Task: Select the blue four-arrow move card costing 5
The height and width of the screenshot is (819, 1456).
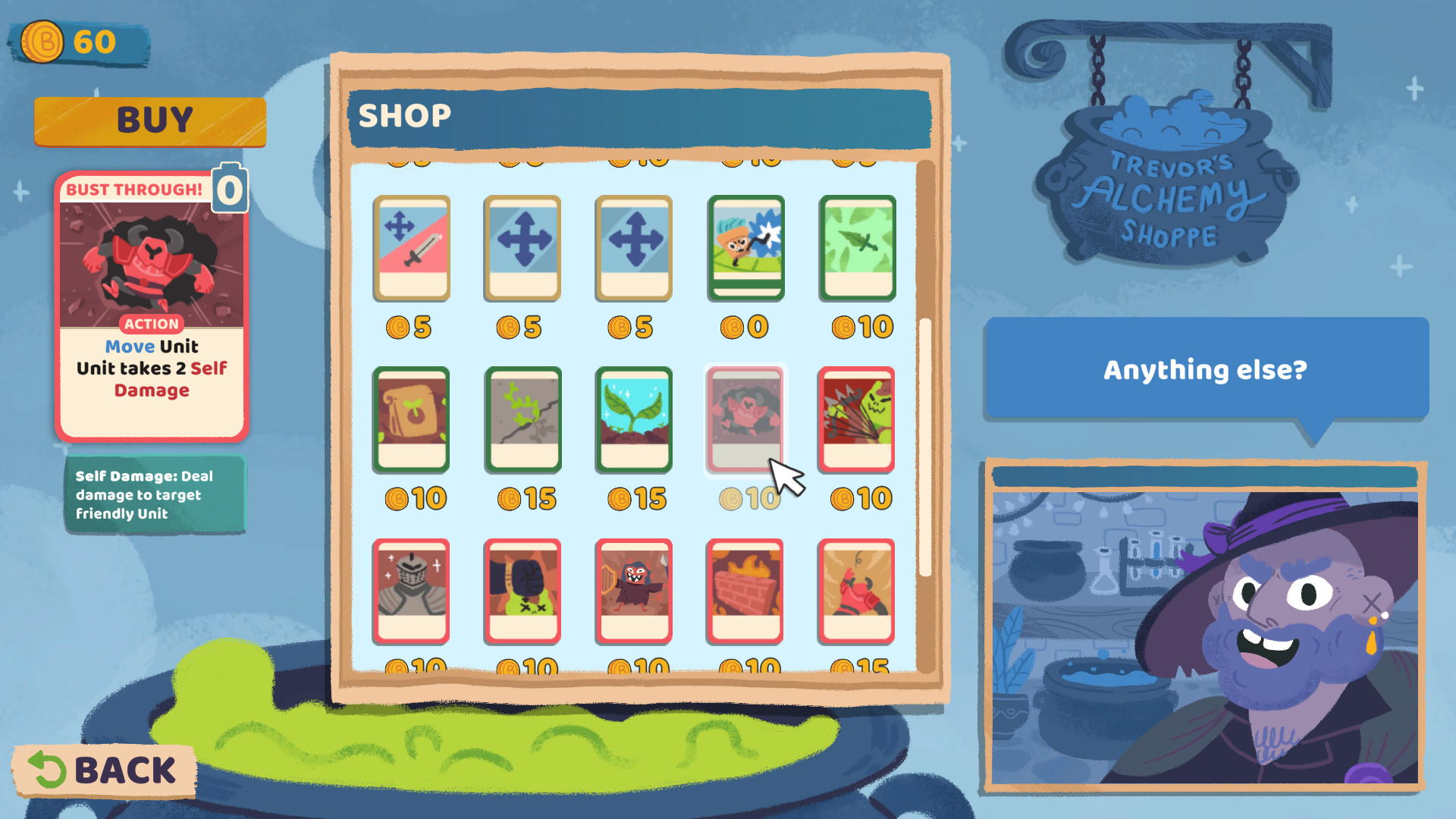Action: point(522,249)
